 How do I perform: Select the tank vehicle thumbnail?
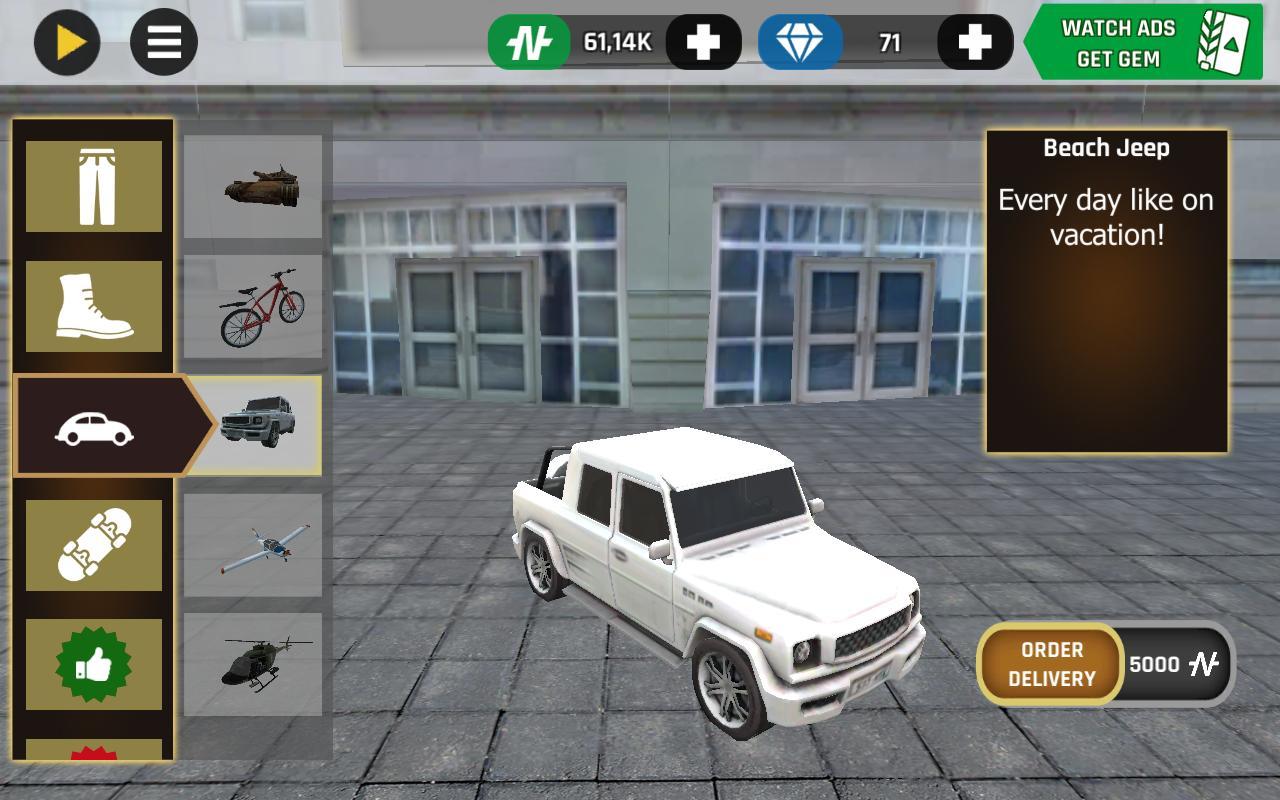253,187
